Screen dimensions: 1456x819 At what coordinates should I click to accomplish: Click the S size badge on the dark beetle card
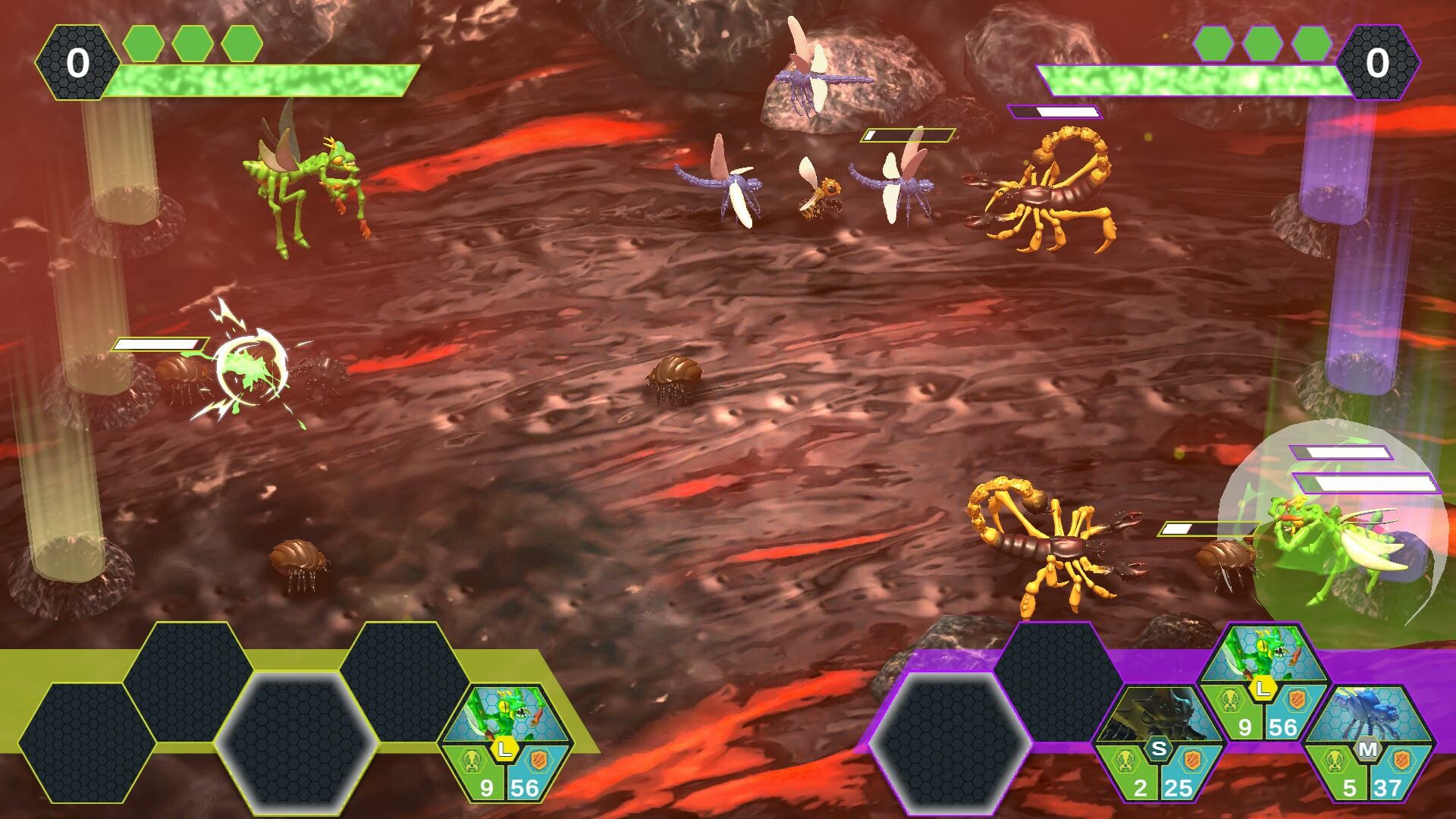pyautogui.click(x=1157, y=748)
